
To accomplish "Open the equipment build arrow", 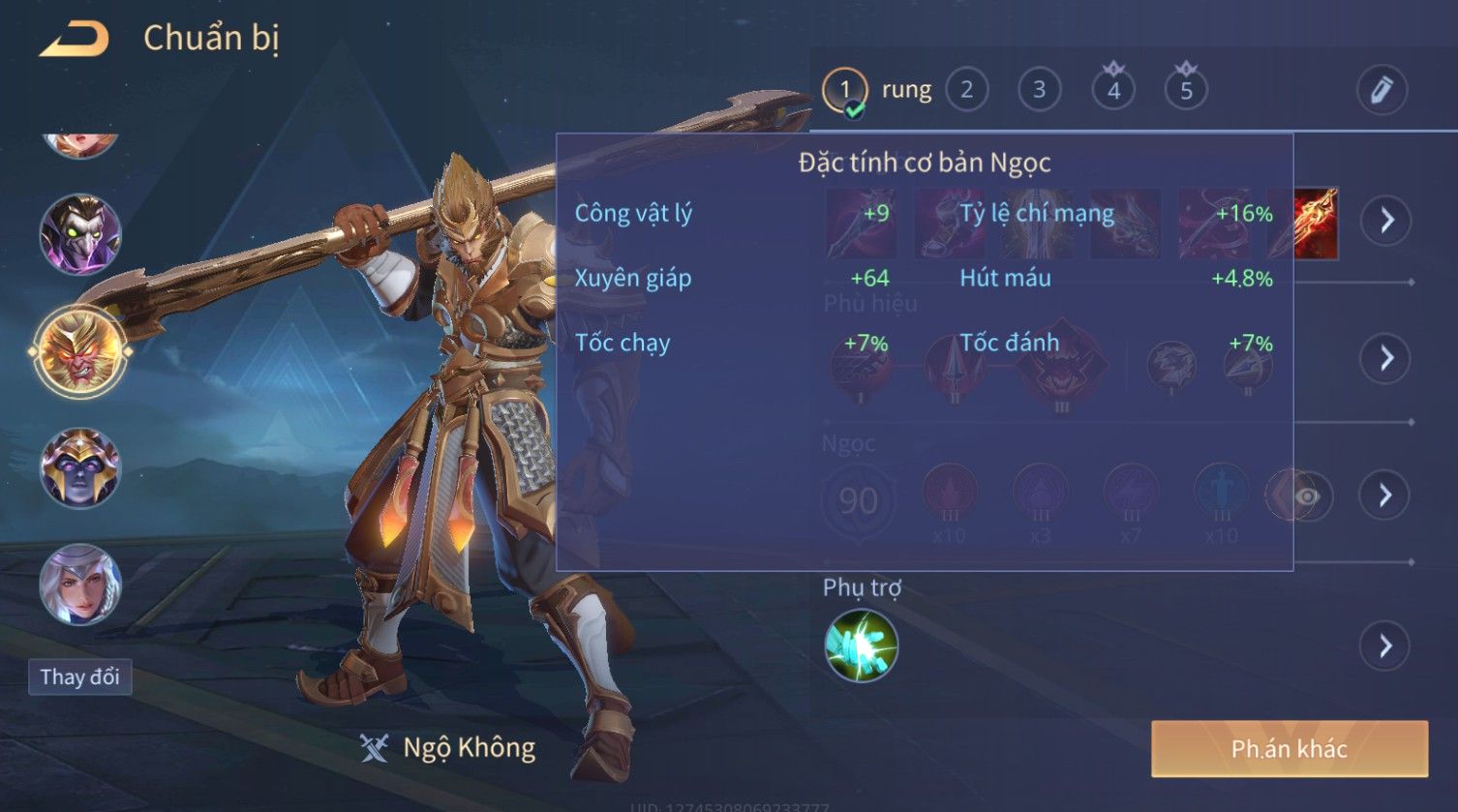I will coord(1386,221).
